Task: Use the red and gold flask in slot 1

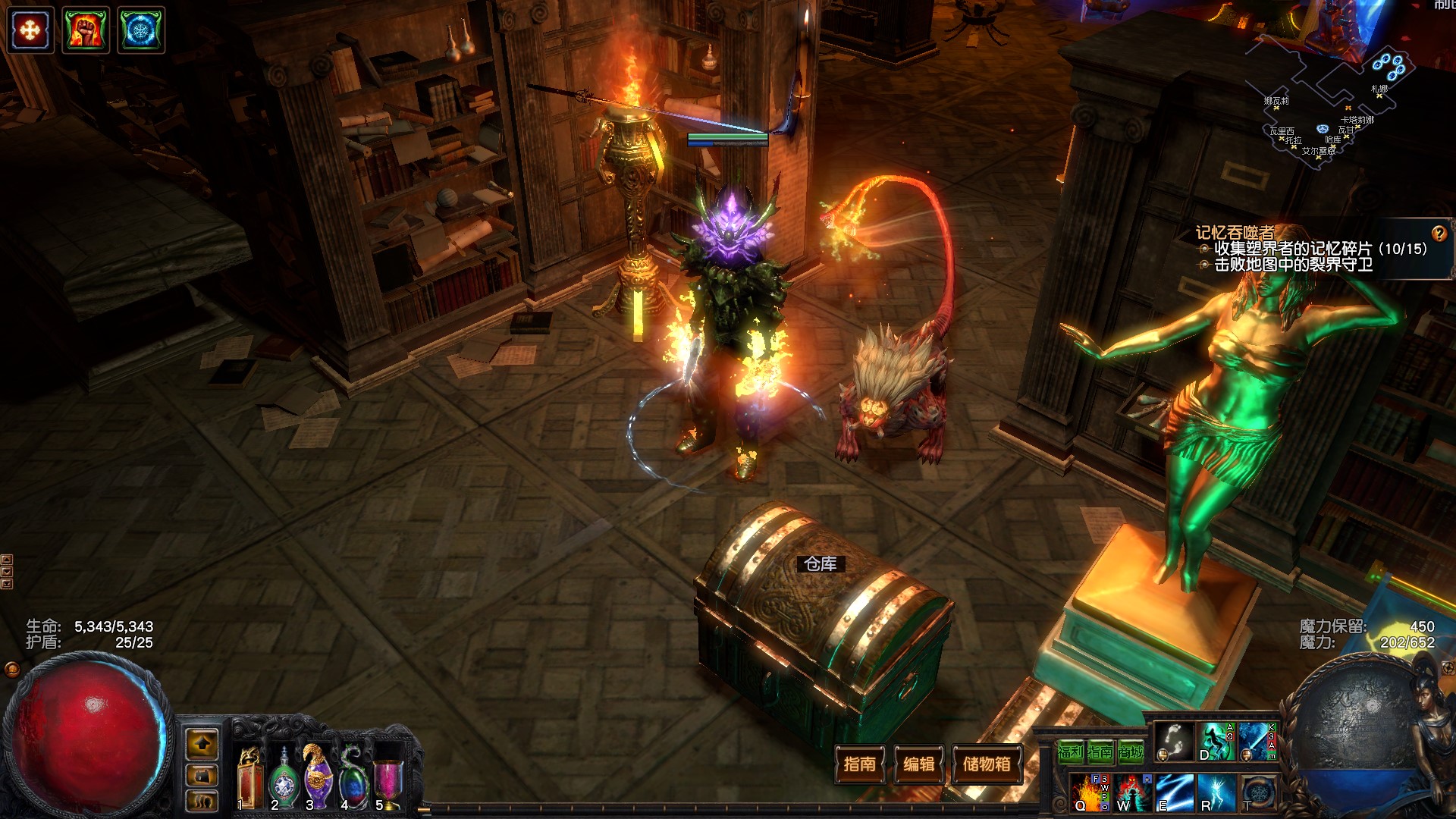Action: 249,777
